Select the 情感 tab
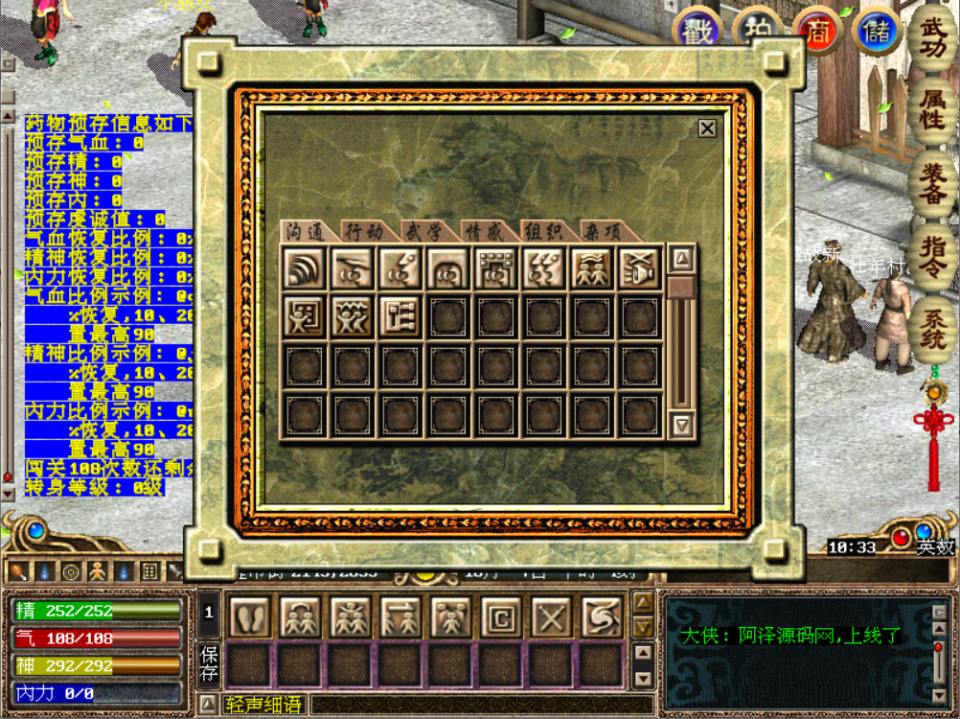960x719 pixels. (484, 231)
